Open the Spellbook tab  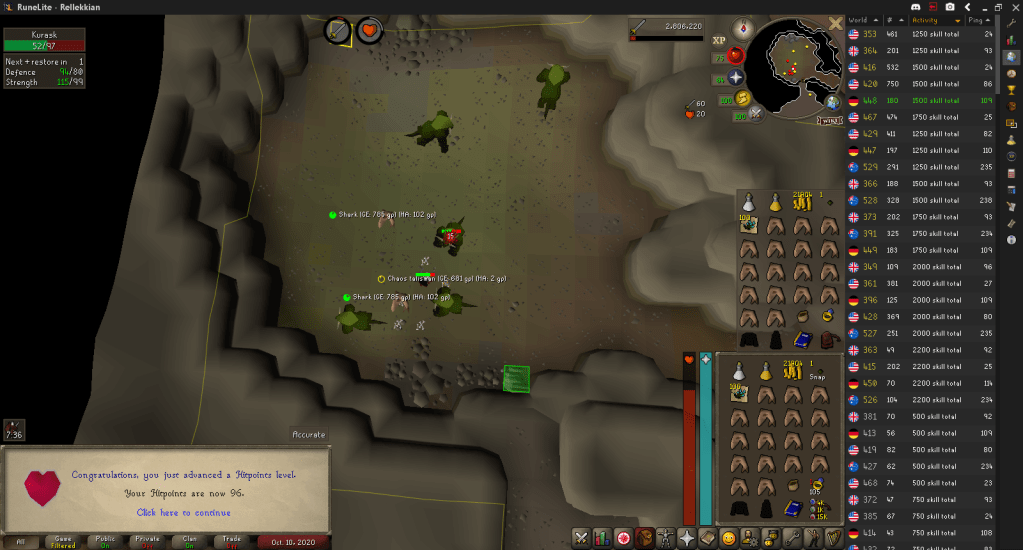(710, 538)
